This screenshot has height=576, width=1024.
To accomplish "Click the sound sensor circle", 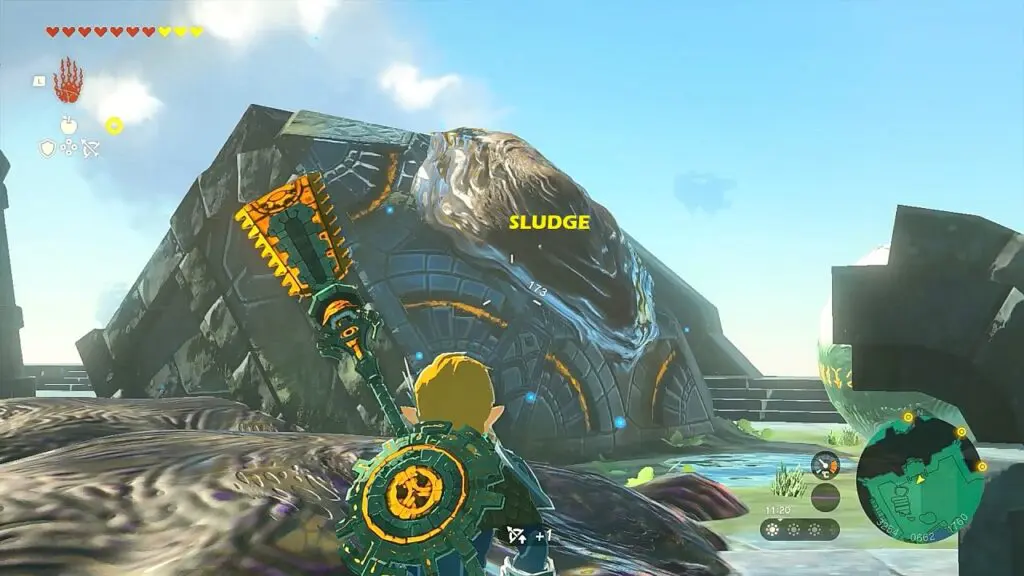I will coord(825,497).
